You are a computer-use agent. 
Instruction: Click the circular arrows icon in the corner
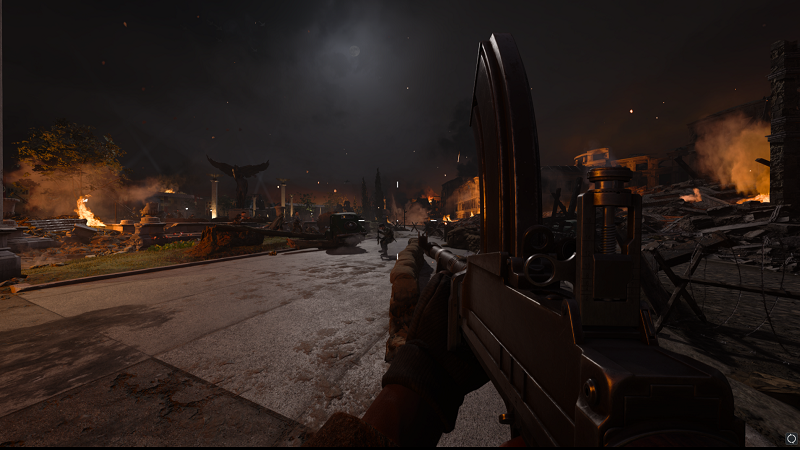coord(790,438)
